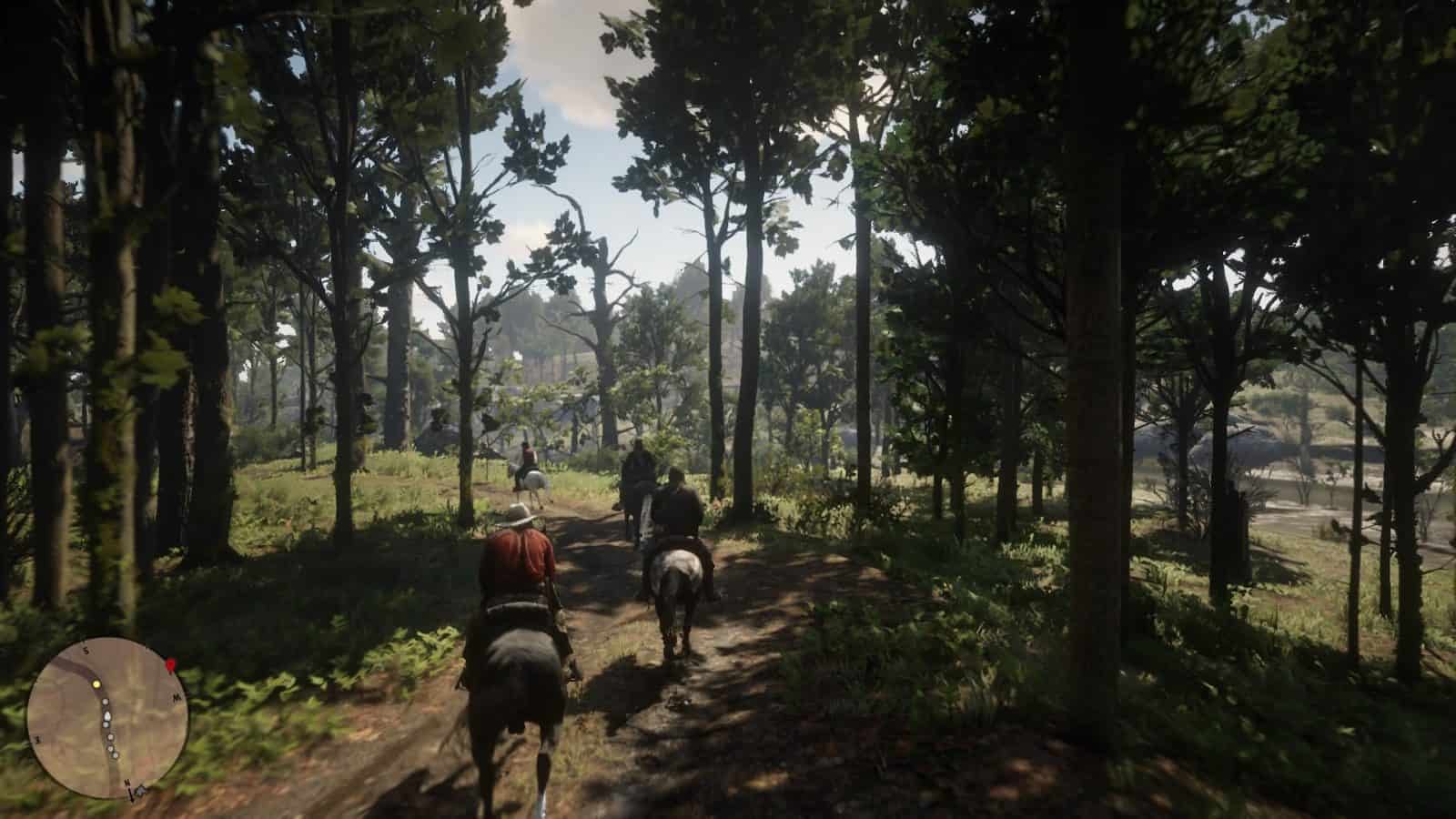Select the S compass letter on the minimap
Viewport: 1456px width, 819px height.
(86, 651)
